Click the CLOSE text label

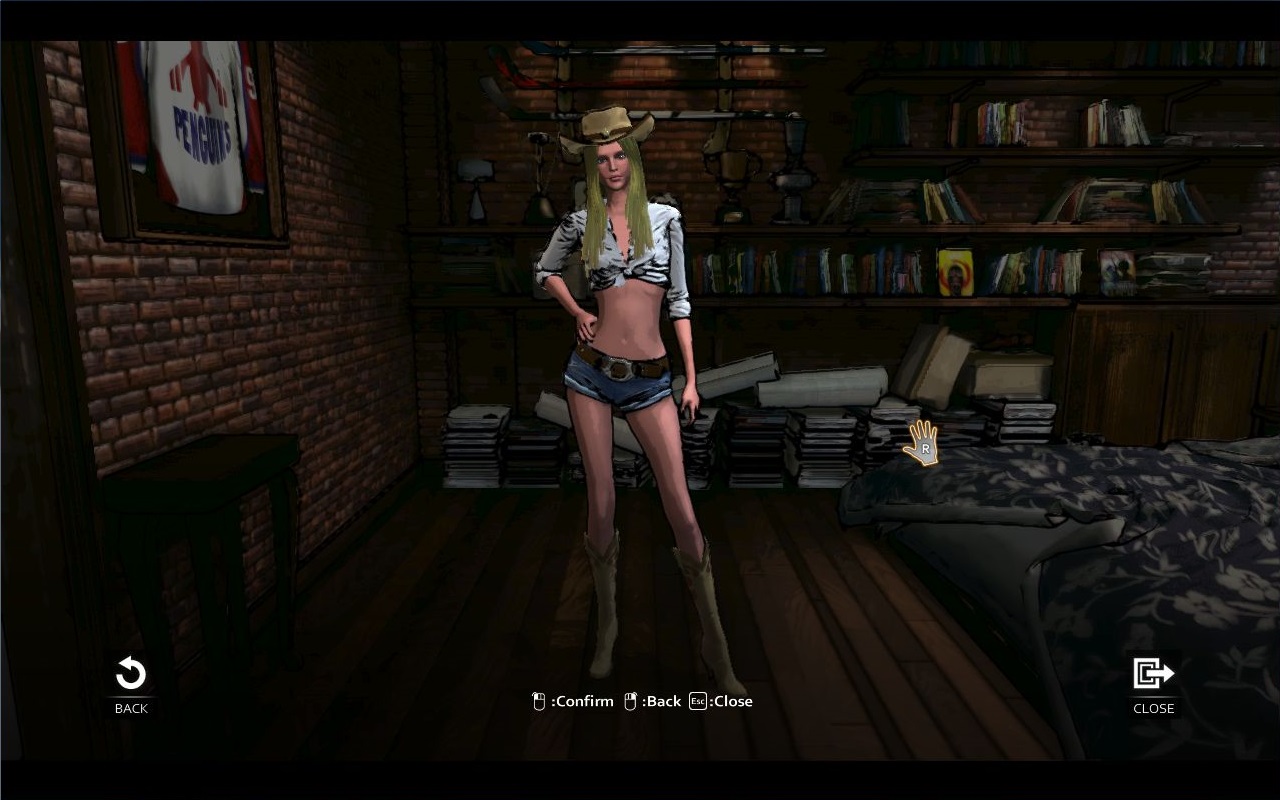pos(1152,708)
